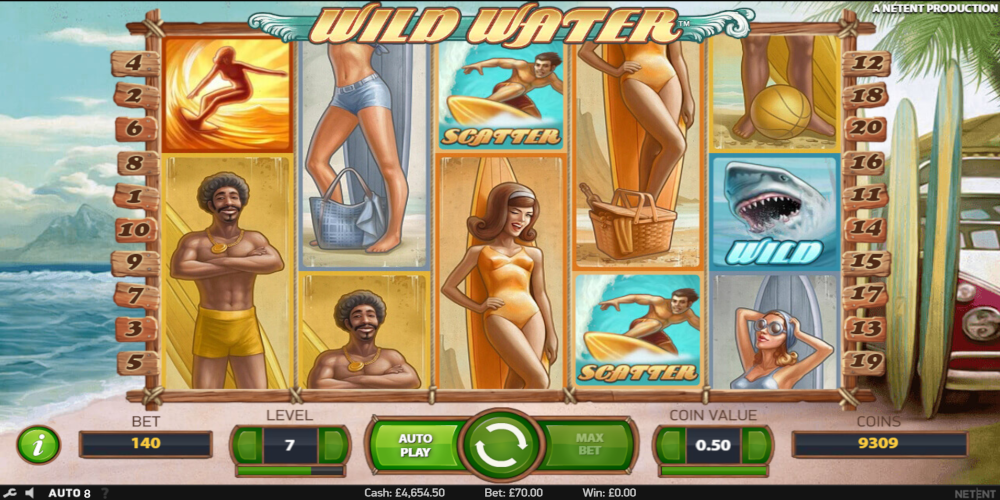Toggle sound with the speaker icon
Screen dimensions: 1000x500
29,493
